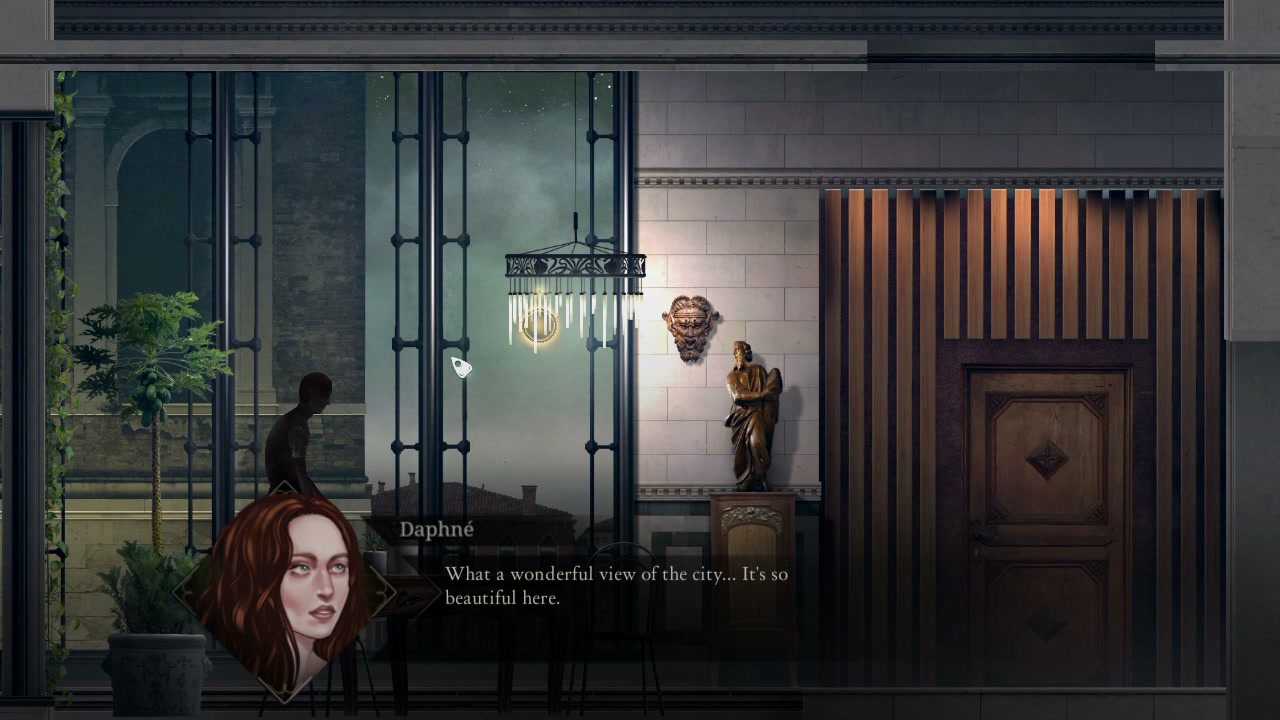Click the Daphné name label above the dialogue

(436, 530)
